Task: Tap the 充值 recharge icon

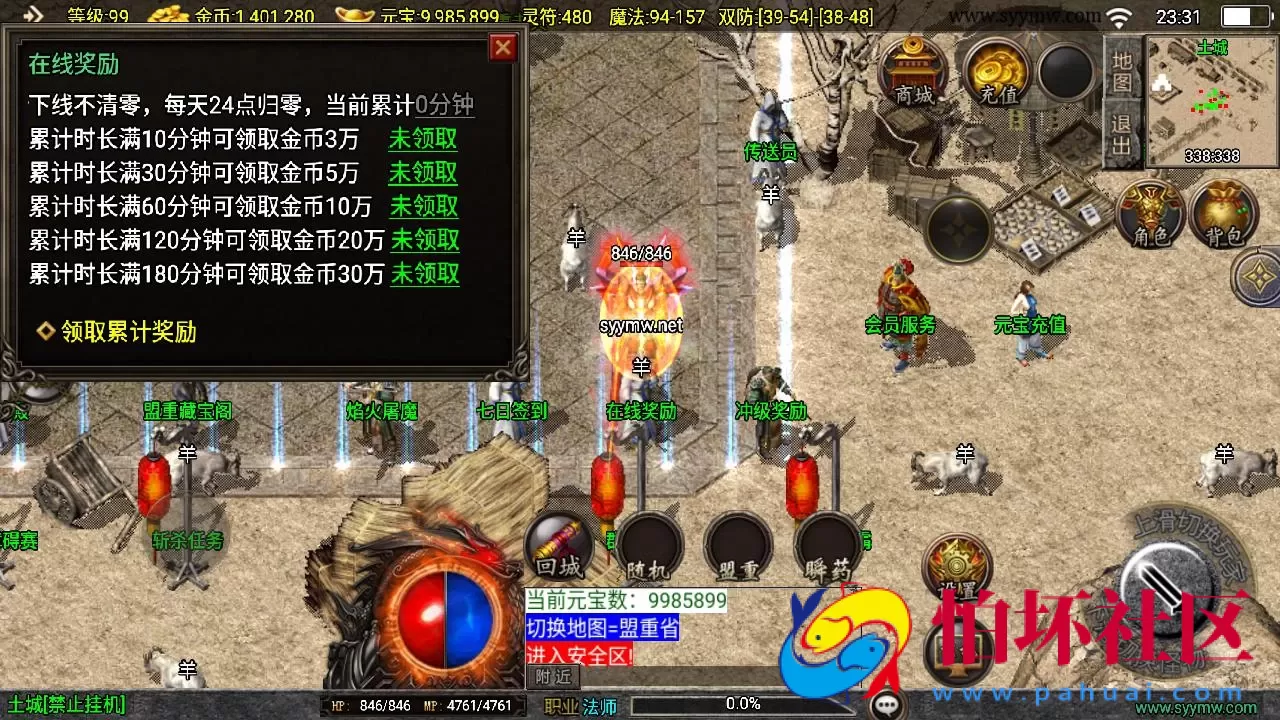Action: point(995,75)
